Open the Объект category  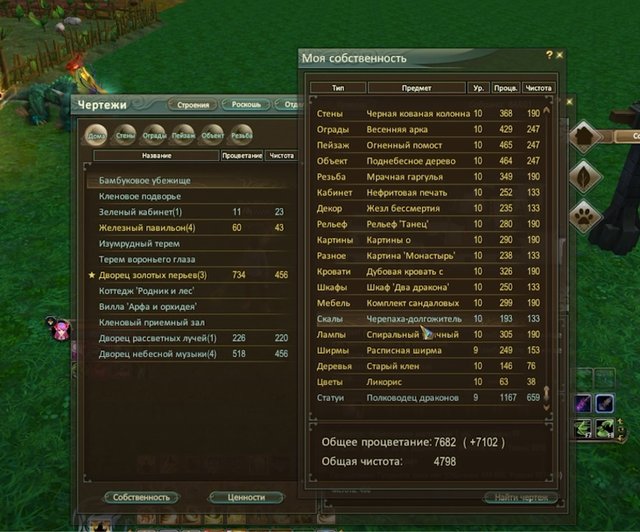click(x=212, y=135)
